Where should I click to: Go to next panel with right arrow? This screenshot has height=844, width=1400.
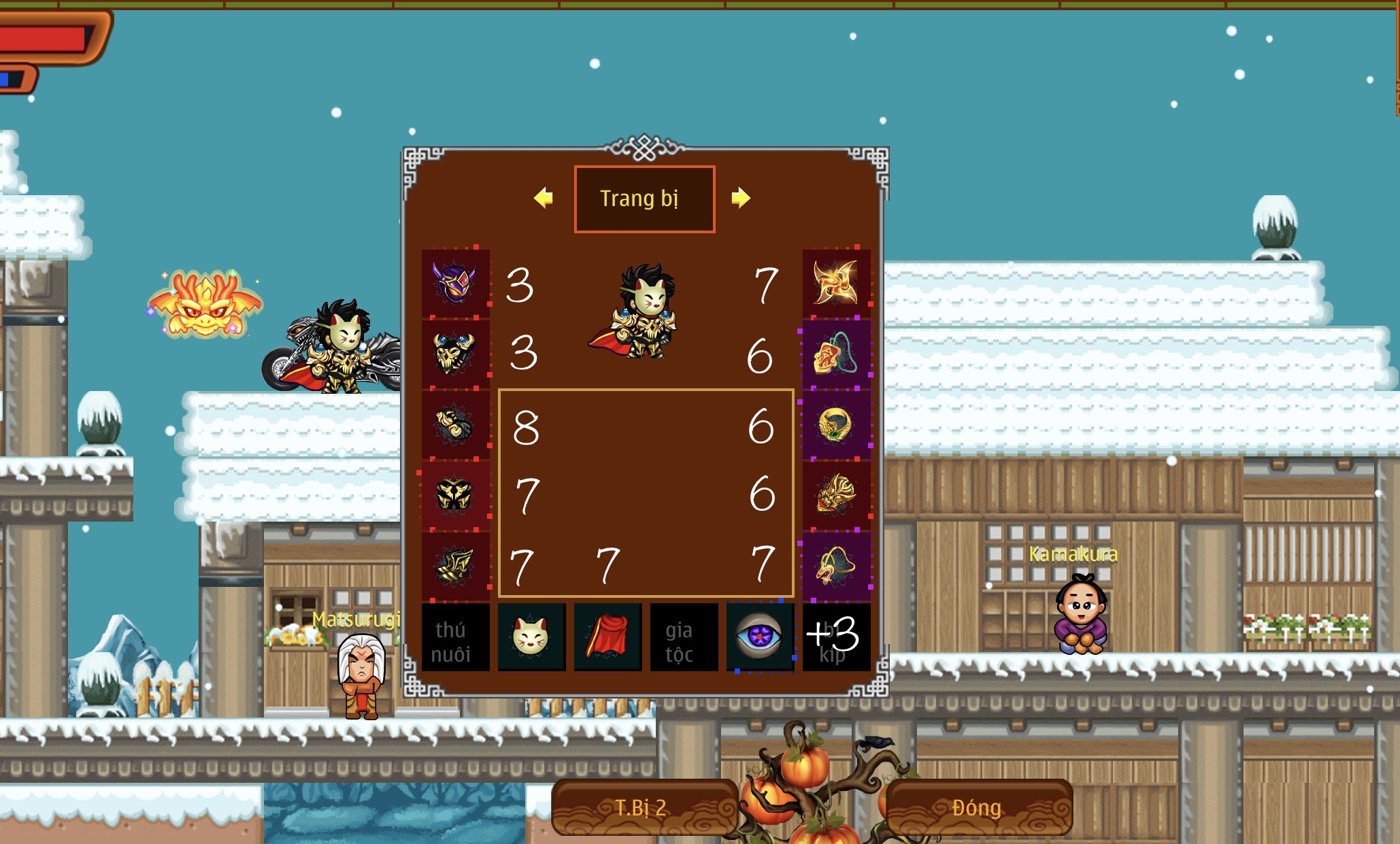click(741, 198)
